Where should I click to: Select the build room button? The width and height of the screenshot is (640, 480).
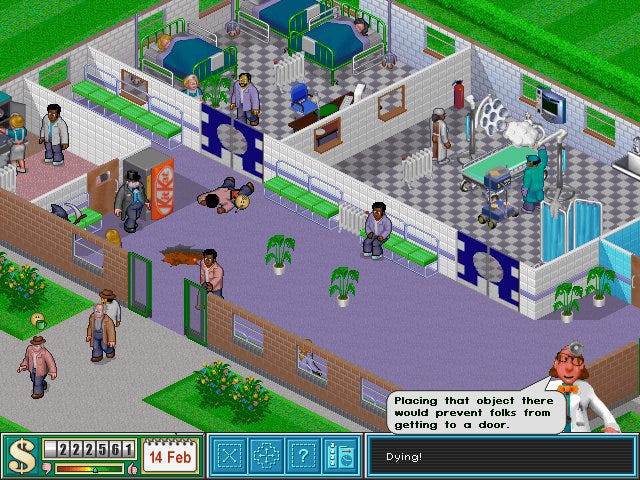point(231,456)
